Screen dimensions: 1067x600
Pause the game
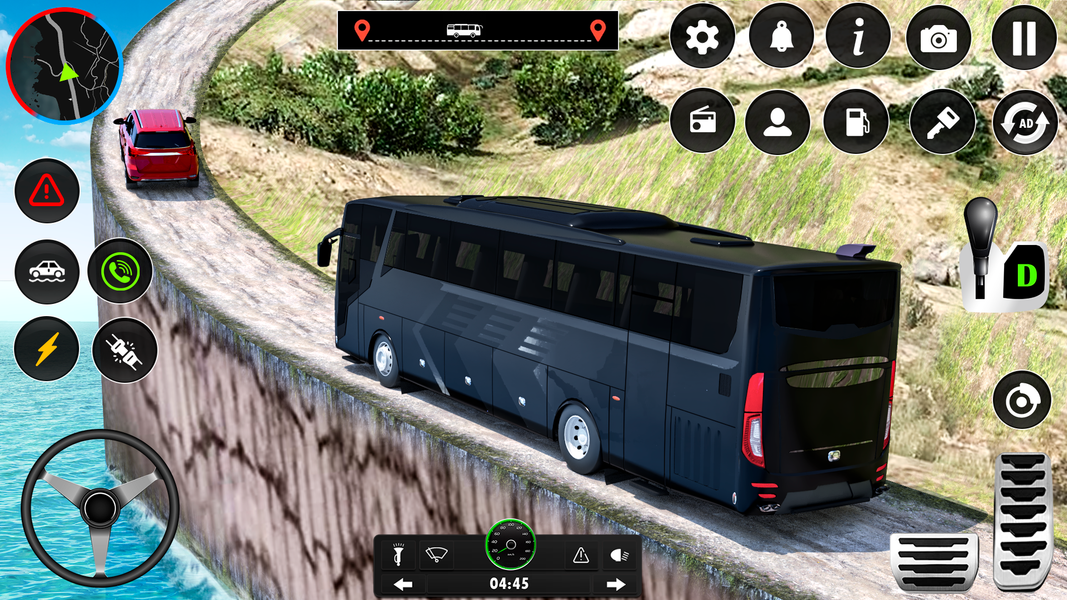click(x=1024, y=37)
